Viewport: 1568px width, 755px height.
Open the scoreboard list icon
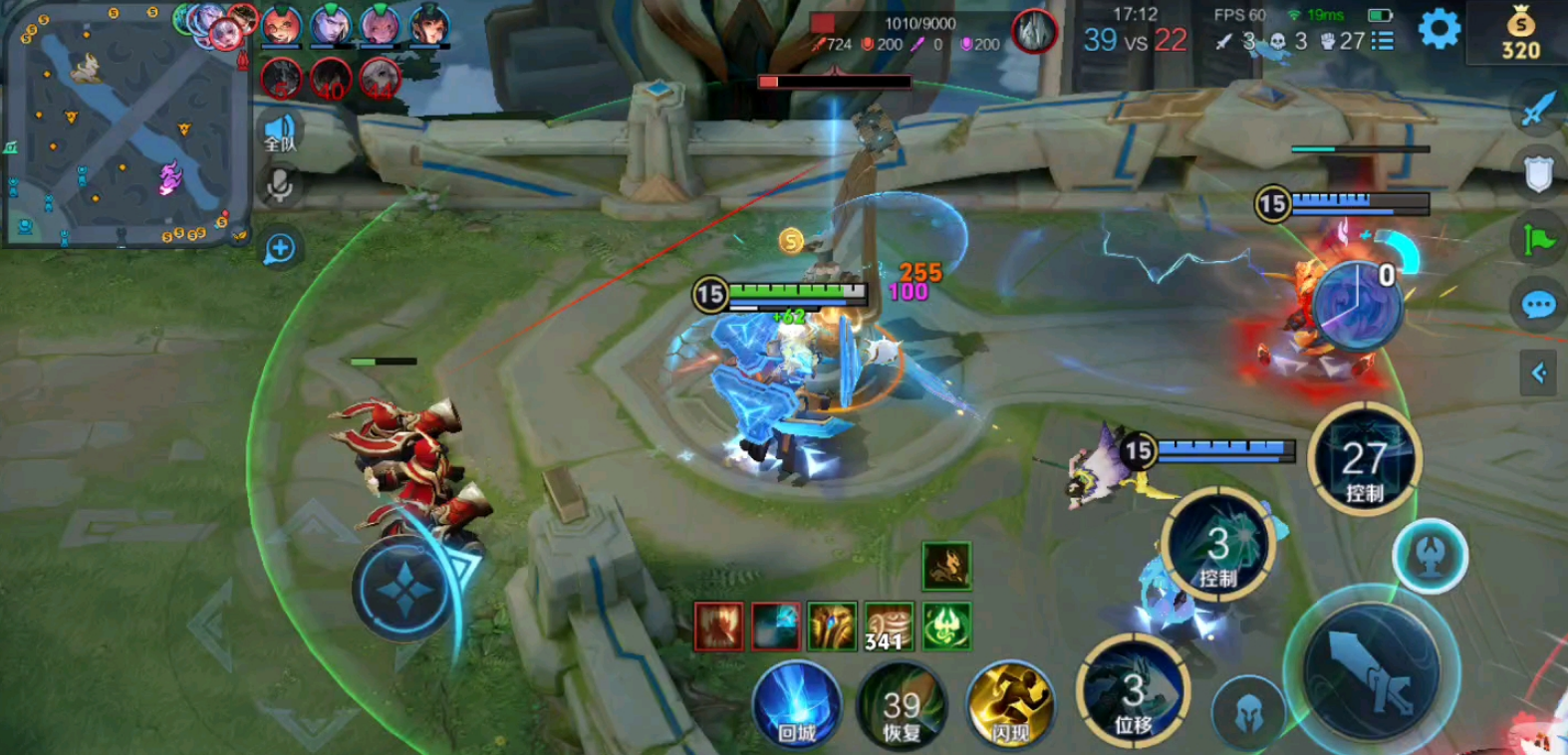[1382, 41]
